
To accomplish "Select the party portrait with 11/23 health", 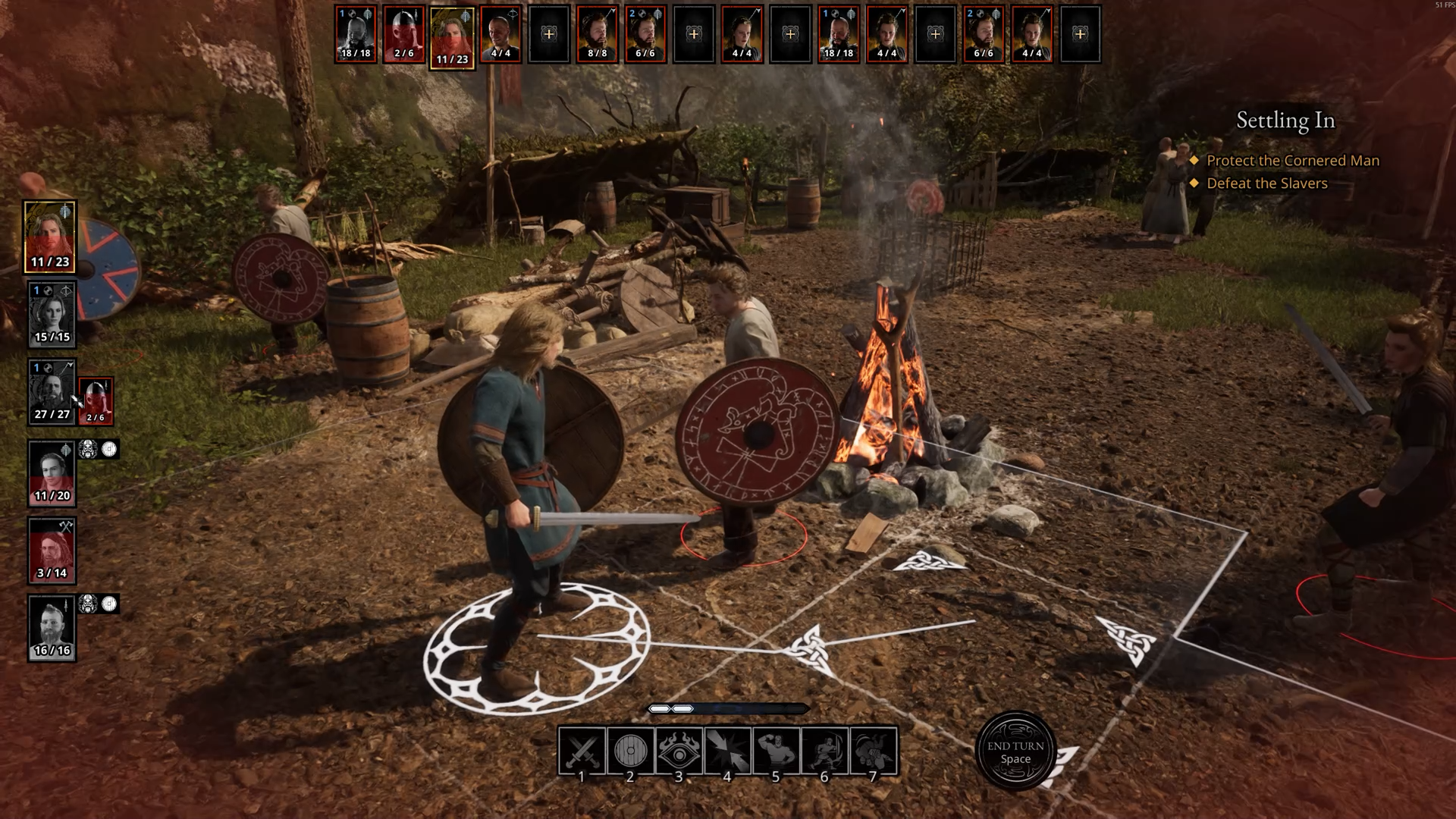I will (x=50, y=237).
